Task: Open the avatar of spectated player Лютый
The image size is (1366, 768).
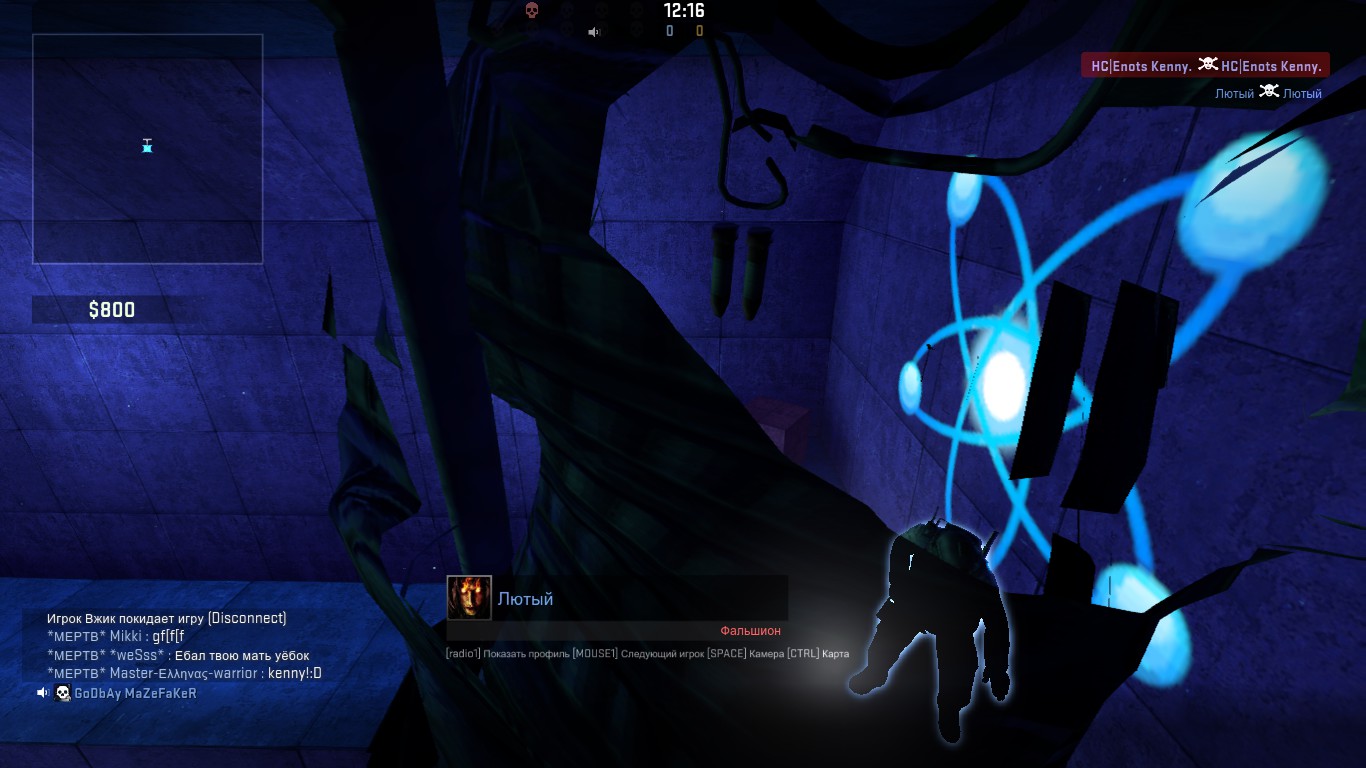Action: (469, 598)
